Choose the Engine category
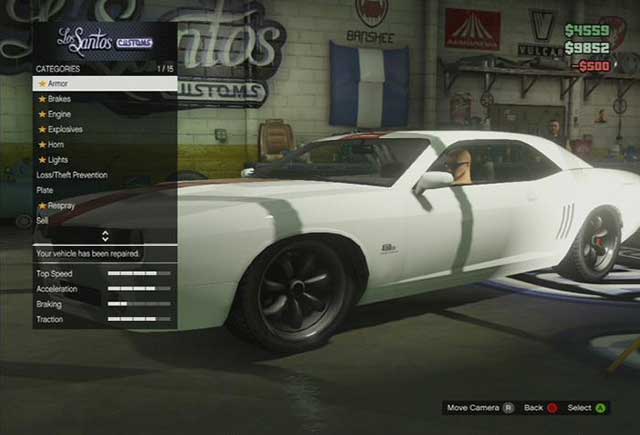Image resolution: width=640 pixels, height=435 pixels. click(x=59, y=114)
